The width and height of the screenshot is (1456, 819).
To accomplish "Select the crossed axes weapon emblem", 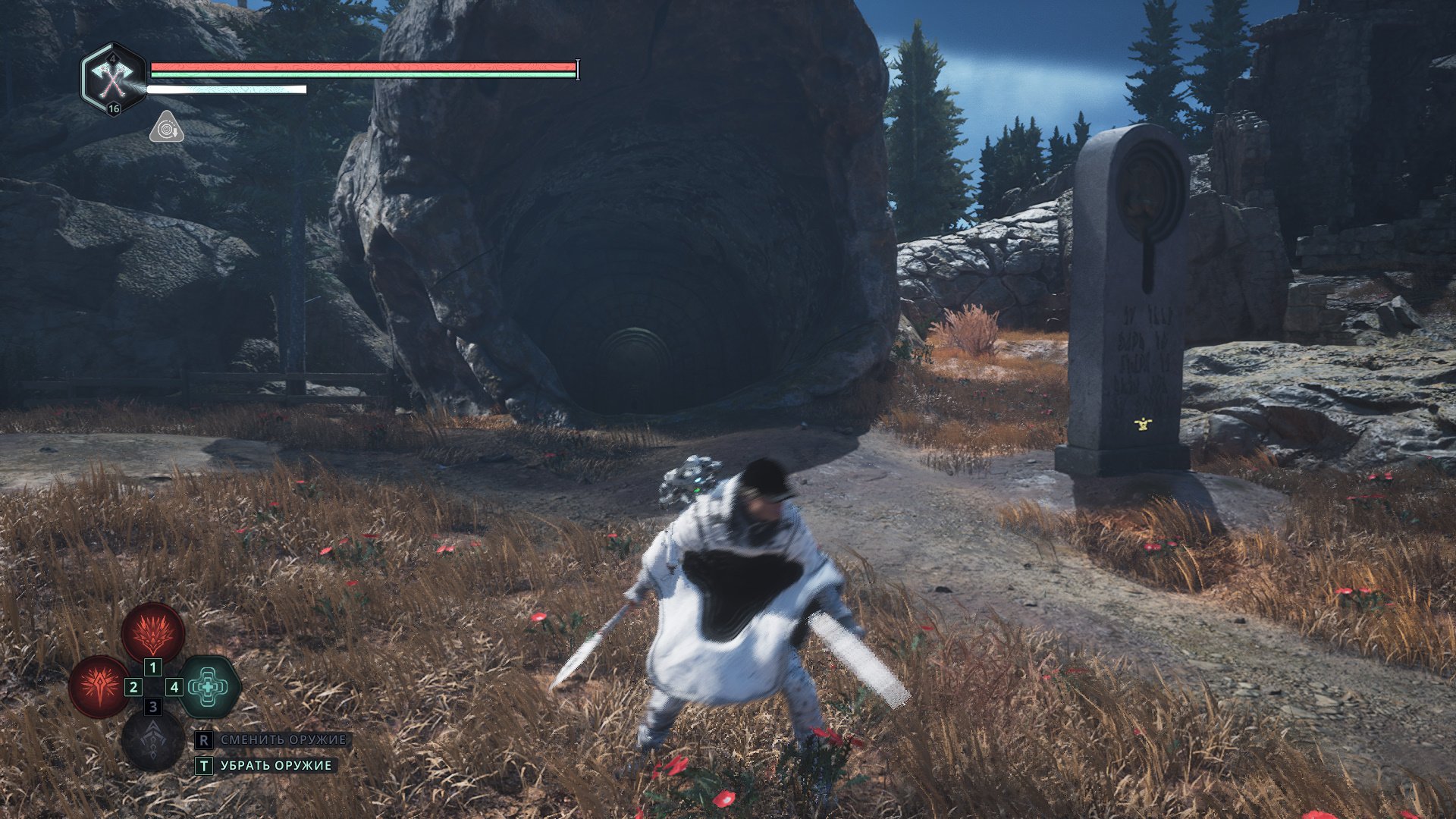I will (113, 77).
